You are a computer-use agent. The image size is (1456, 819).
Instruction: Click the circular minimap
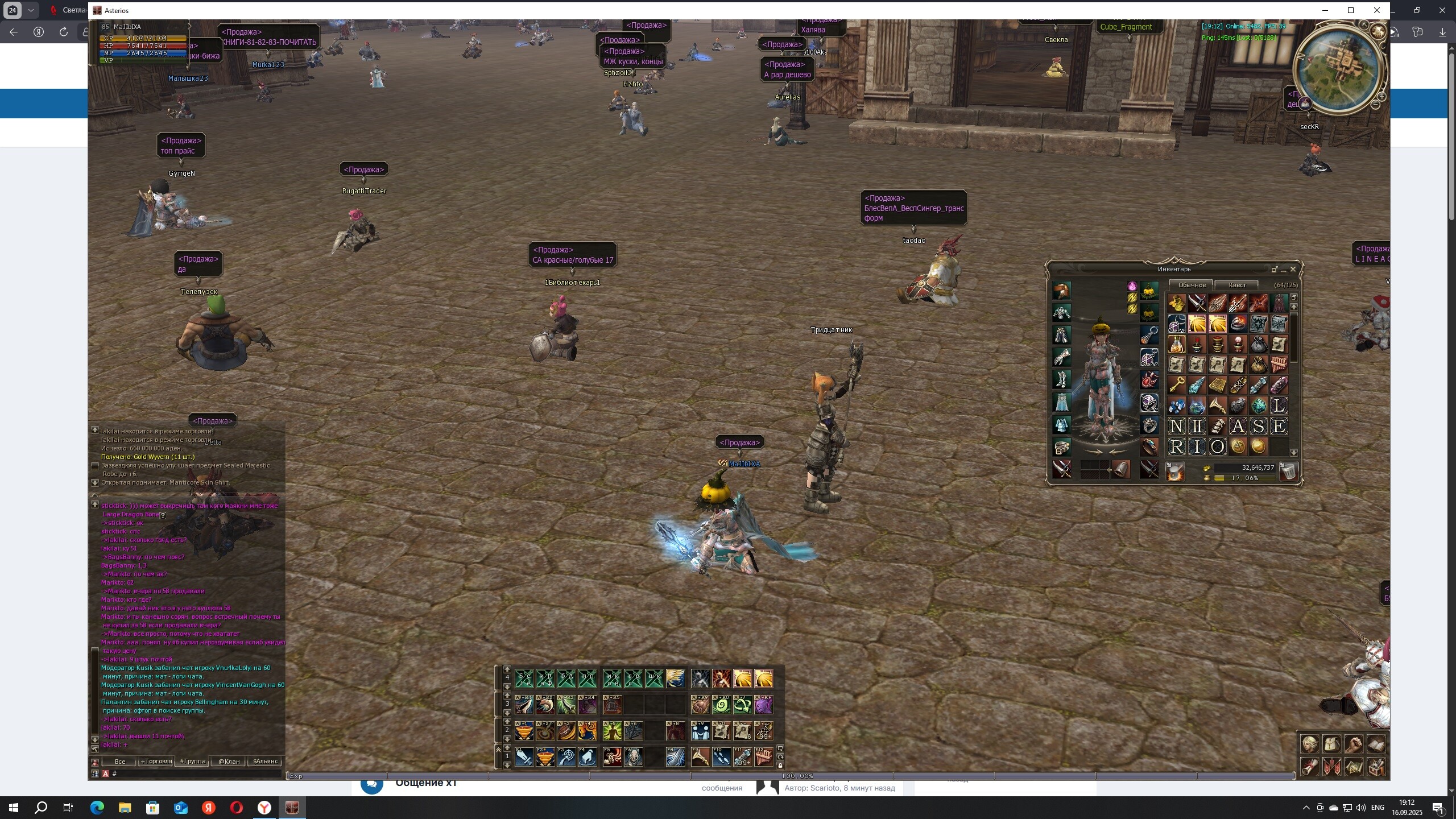(1339, 68)
